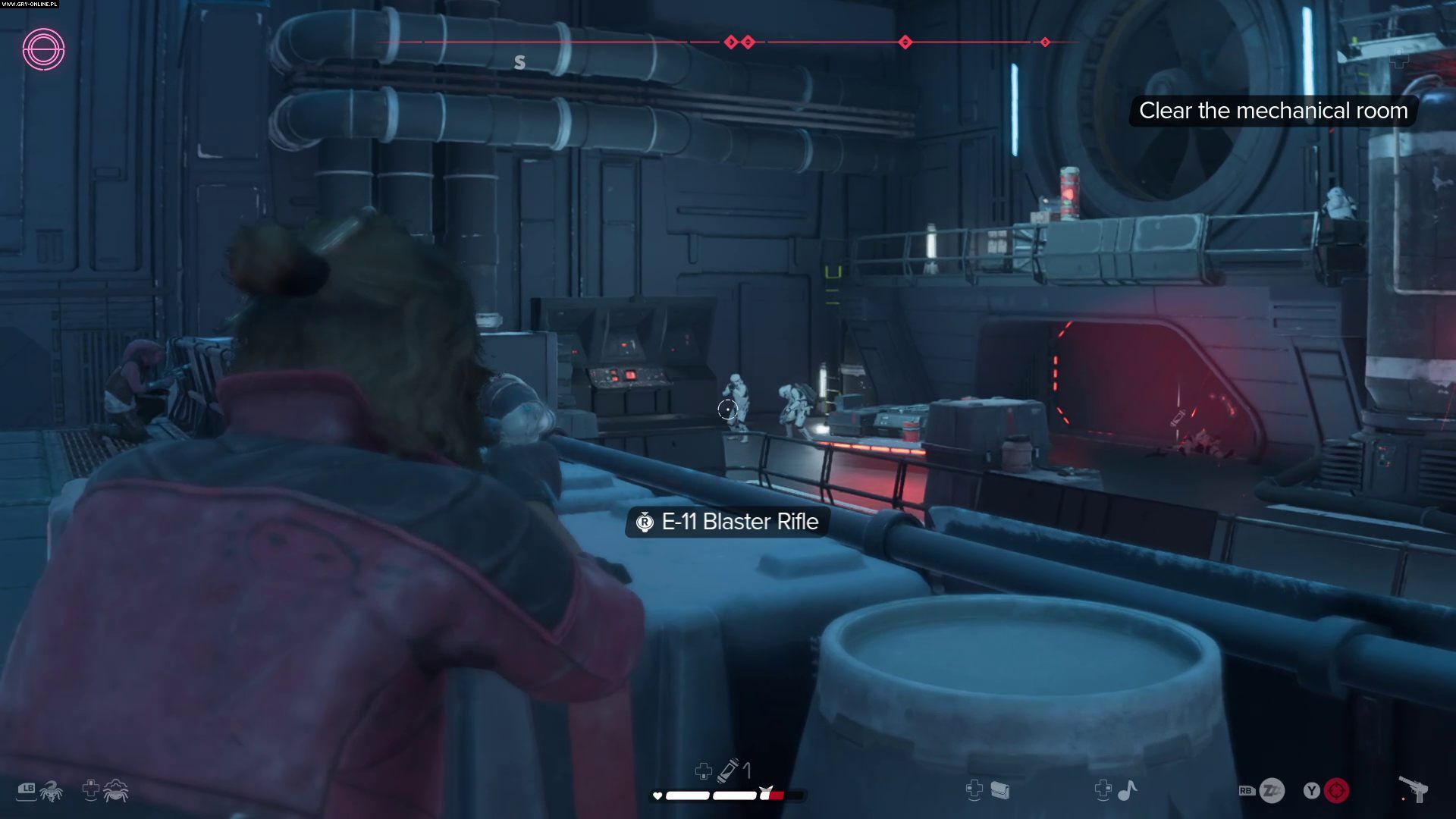Select the Nix crouching creature icon
Viewport: 1456px width, 819px height.
[x=115, y=790]
